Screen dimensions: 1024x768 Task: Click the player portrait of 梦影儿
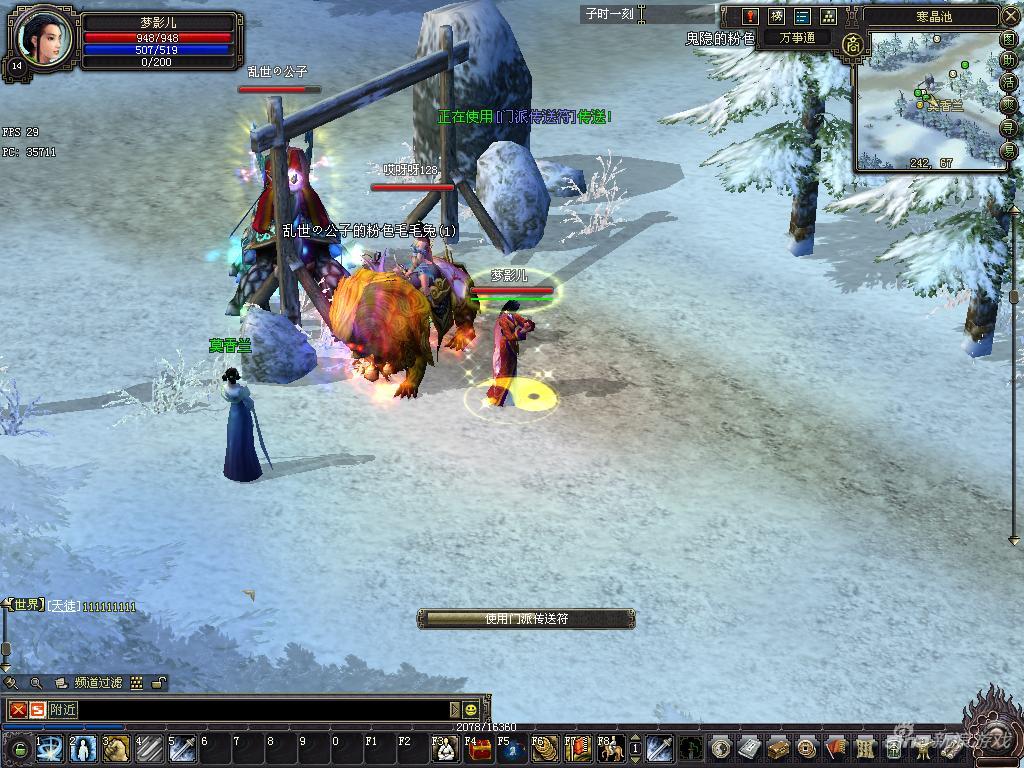tap(44, 38)
